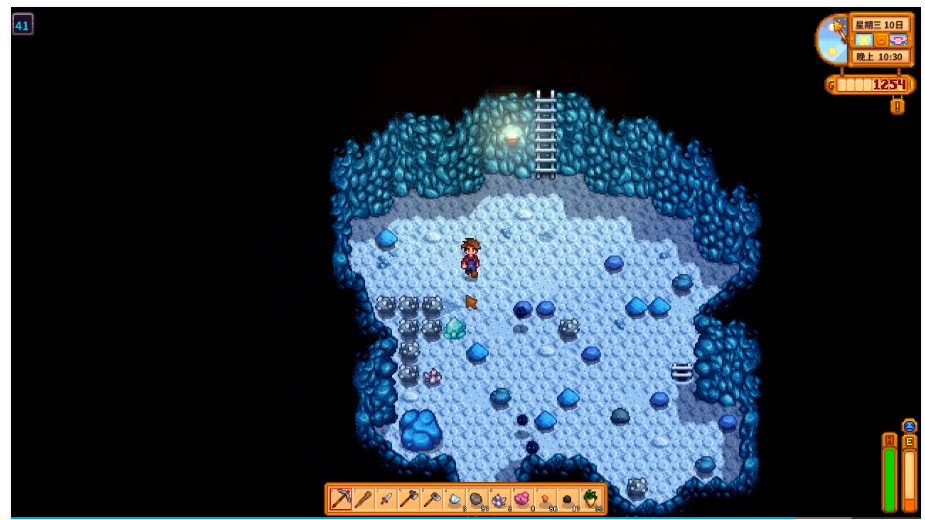Choose the black coal stack
Viewport: 925px width, 520px height.
[x=568, y=498]
